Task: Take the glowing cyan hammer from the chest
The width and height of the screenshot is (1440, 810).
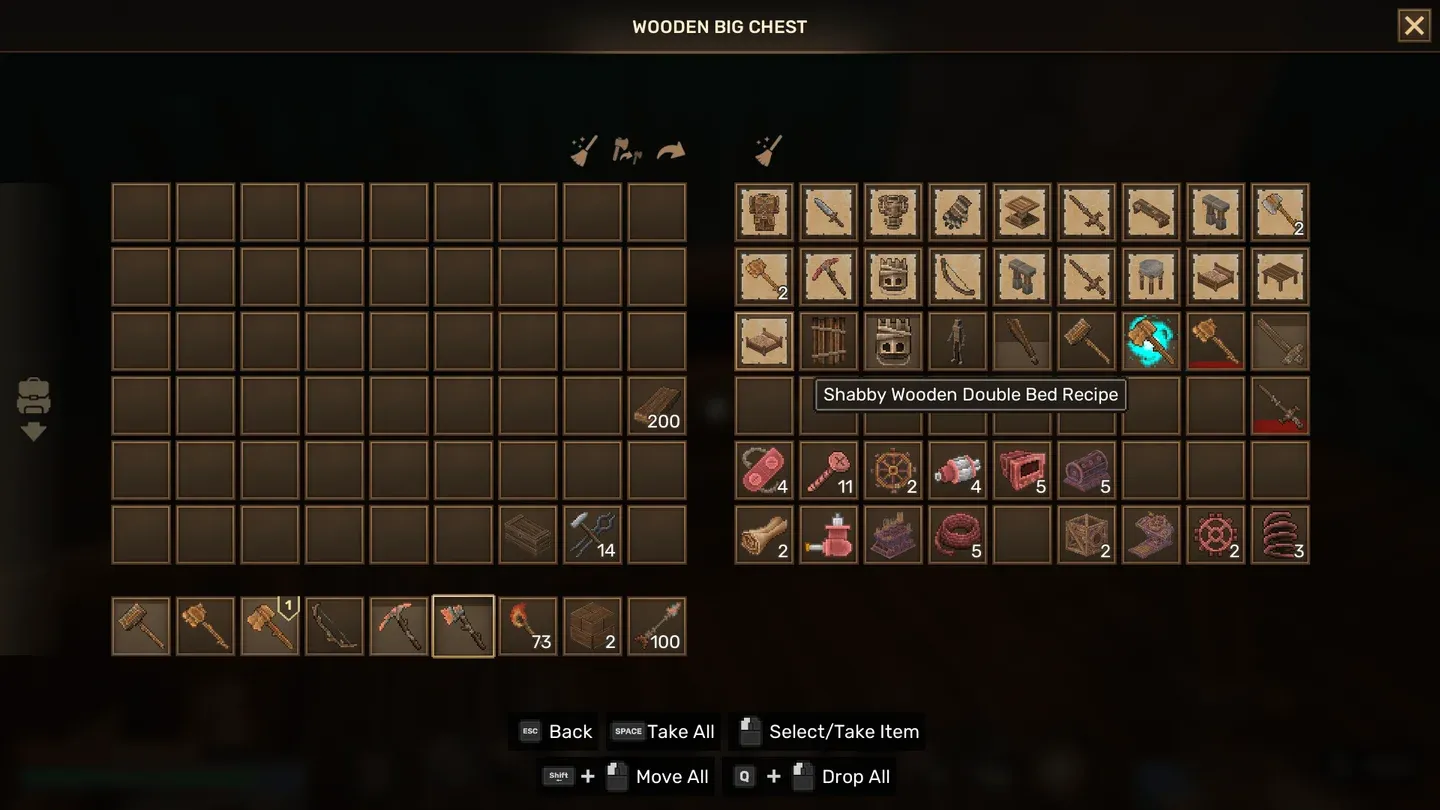Action: tap(1151, 341)
